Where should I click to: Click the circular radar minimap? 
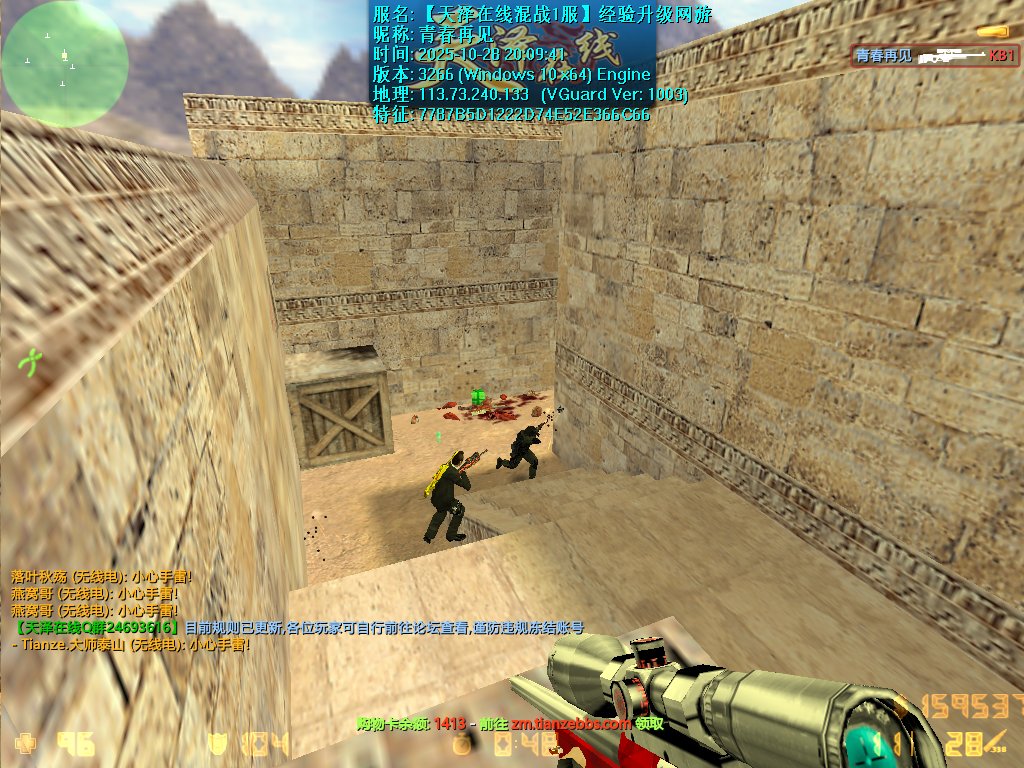click(65, 63)
